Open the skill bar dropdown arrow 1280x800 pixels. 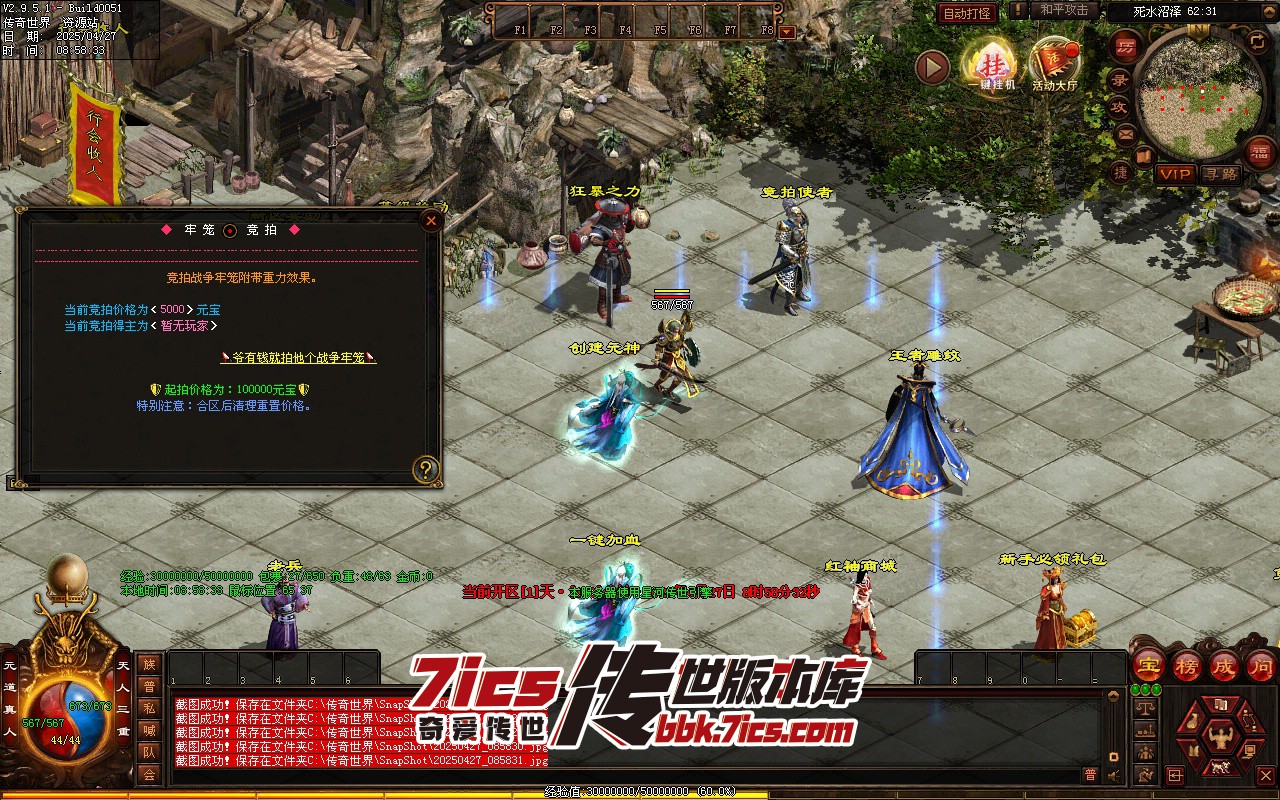[x=787, y=31]
